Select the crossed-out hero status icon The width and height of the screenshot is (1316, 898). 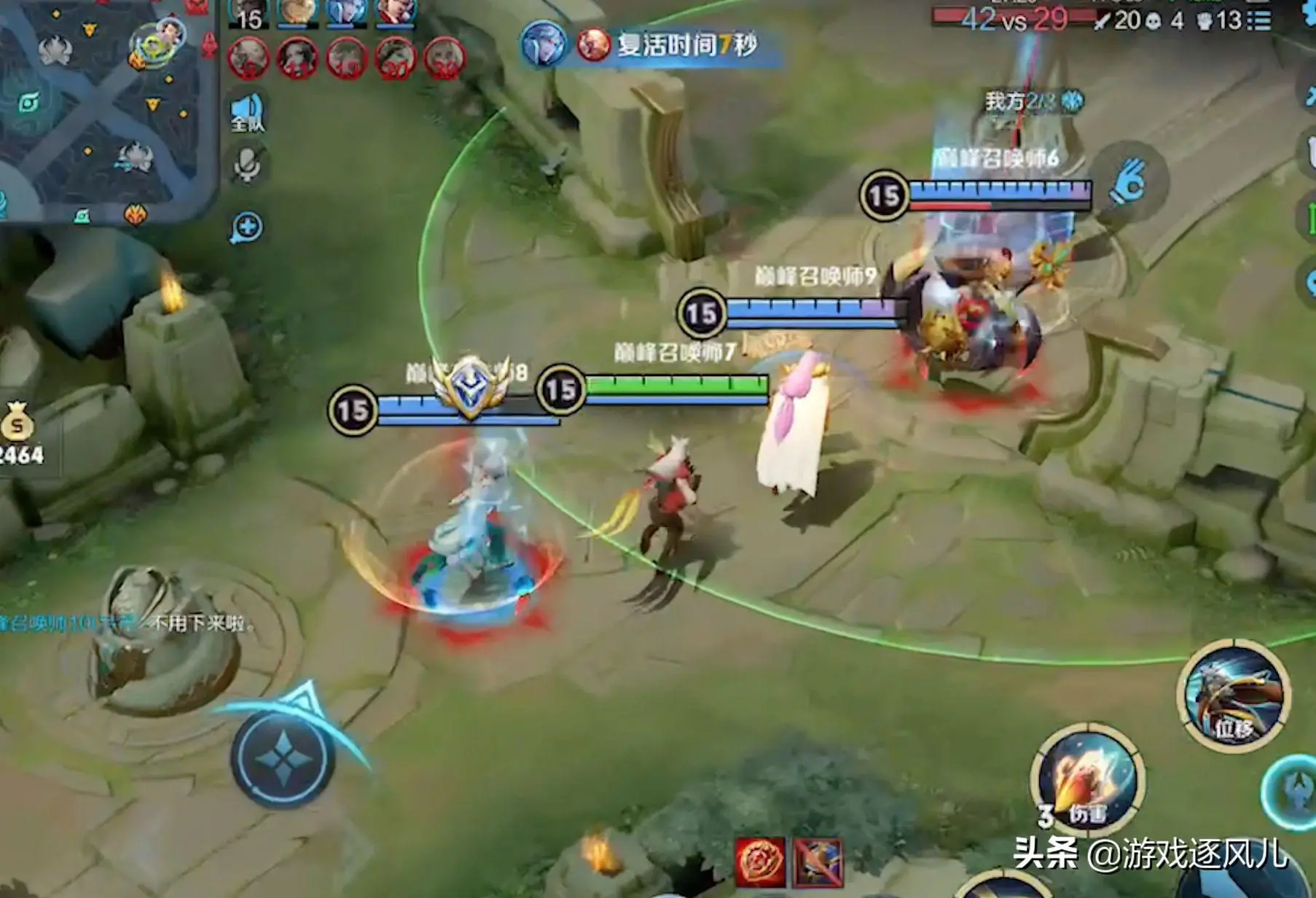(x=818, y=862)
